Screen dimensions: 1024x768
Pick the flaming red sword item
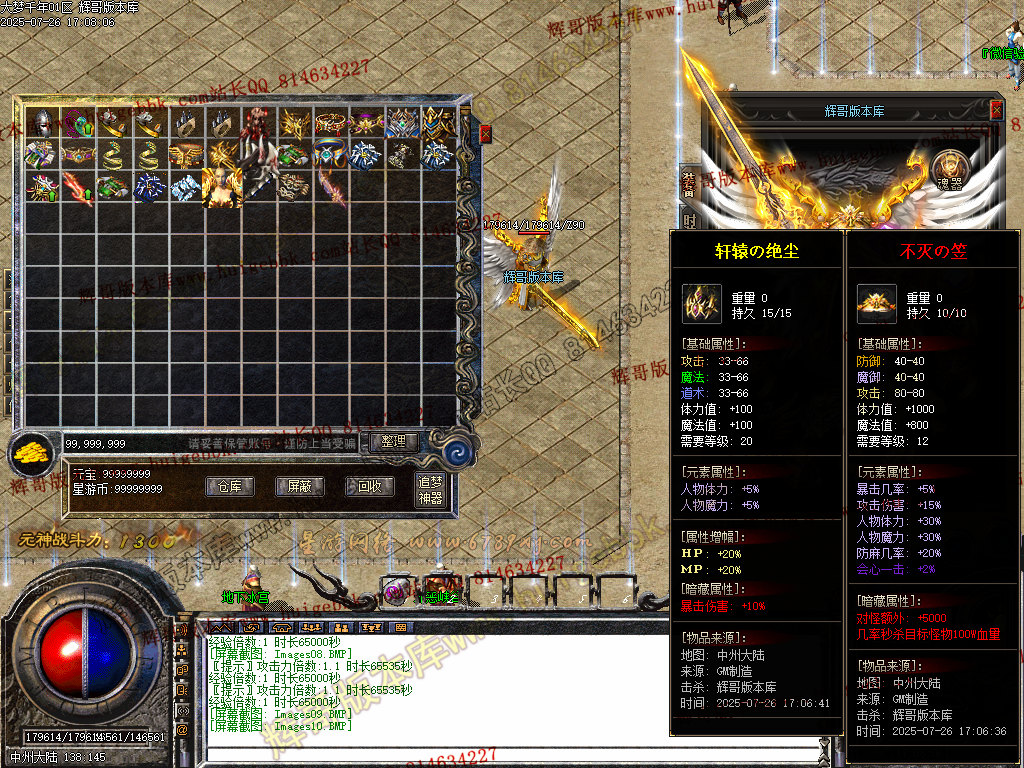coord(78,187)
